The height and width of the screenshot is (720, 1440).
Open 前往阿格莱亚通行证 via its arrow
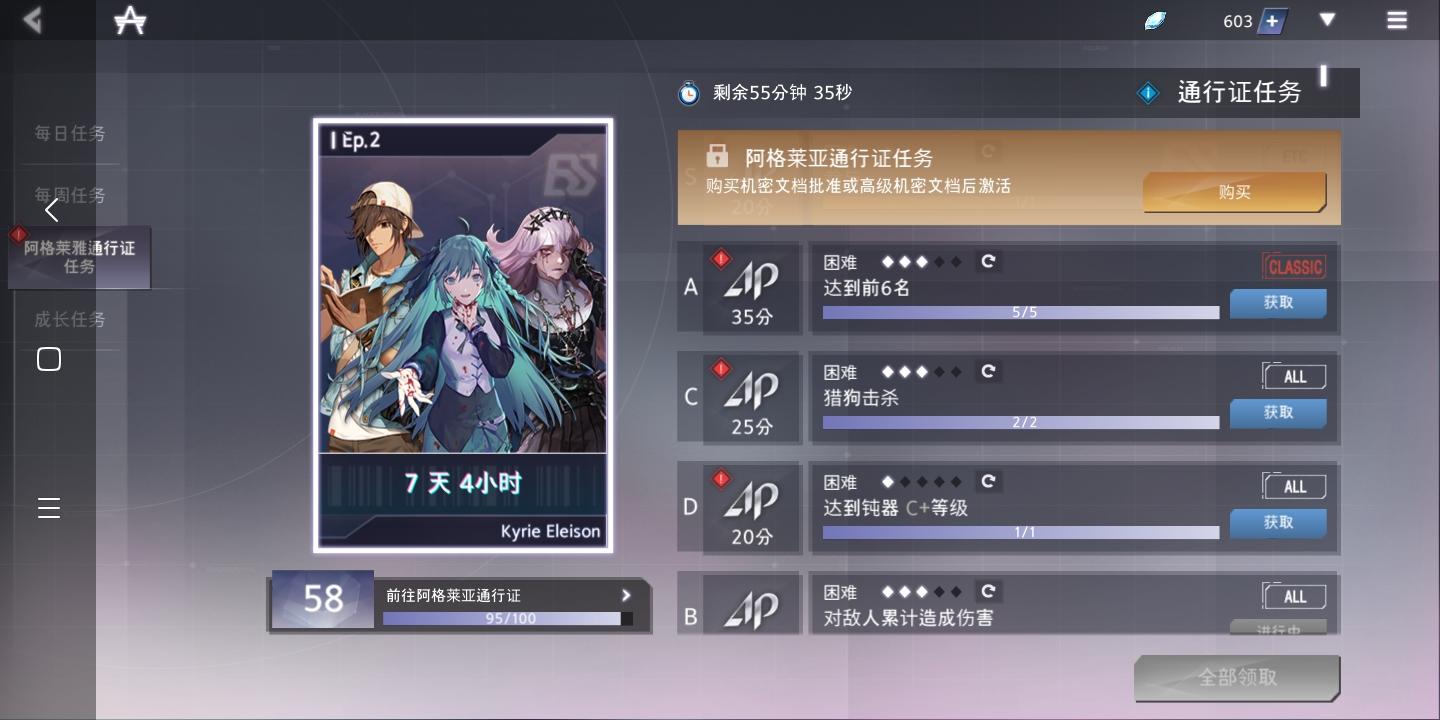tap(626, 595)
